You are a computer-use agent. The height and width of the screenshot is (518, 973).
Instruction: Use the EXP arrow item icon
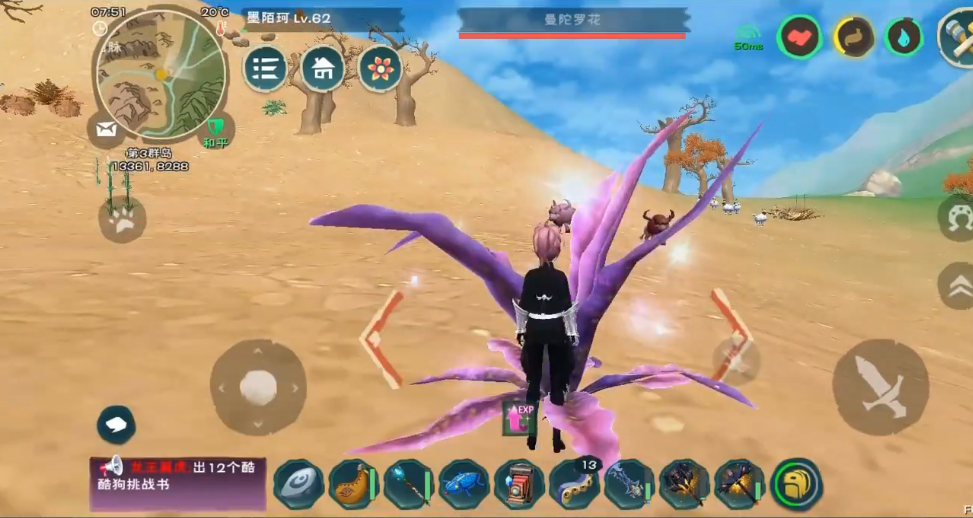pos(520,417)
